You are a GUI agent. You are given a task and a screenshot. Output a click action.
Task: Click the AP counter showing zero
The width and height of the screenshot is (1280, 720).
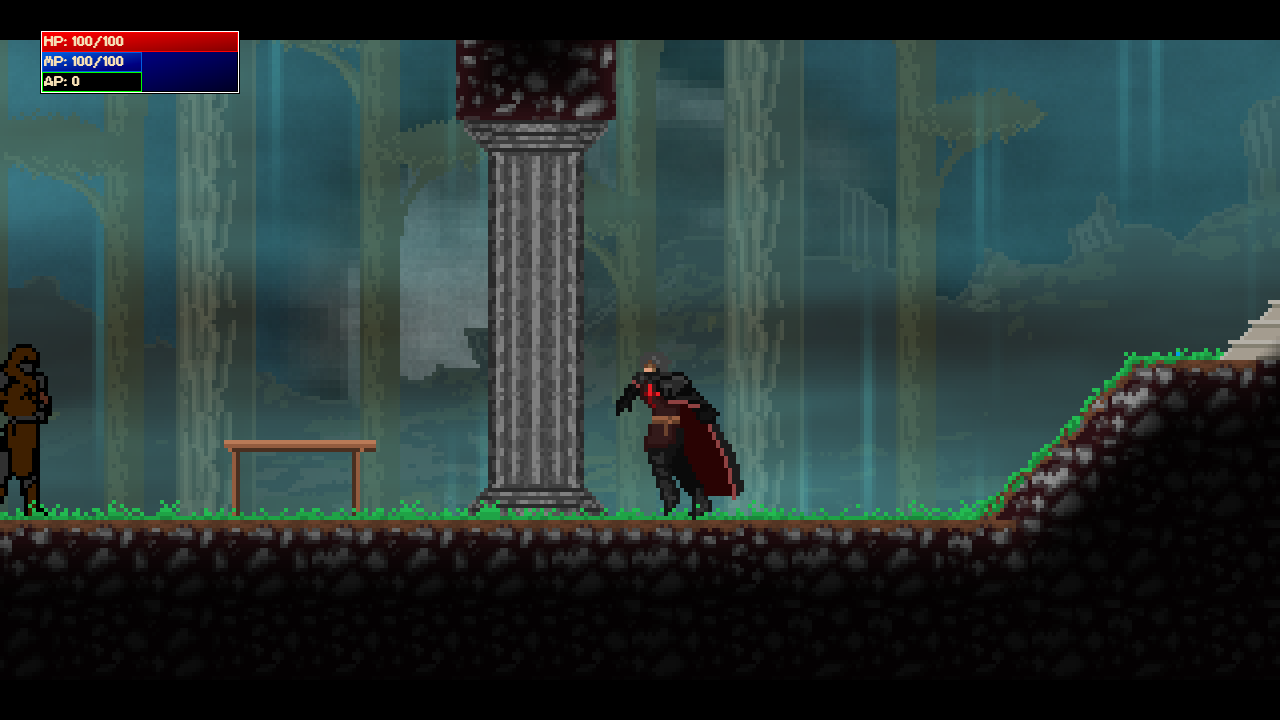(90, 81)
